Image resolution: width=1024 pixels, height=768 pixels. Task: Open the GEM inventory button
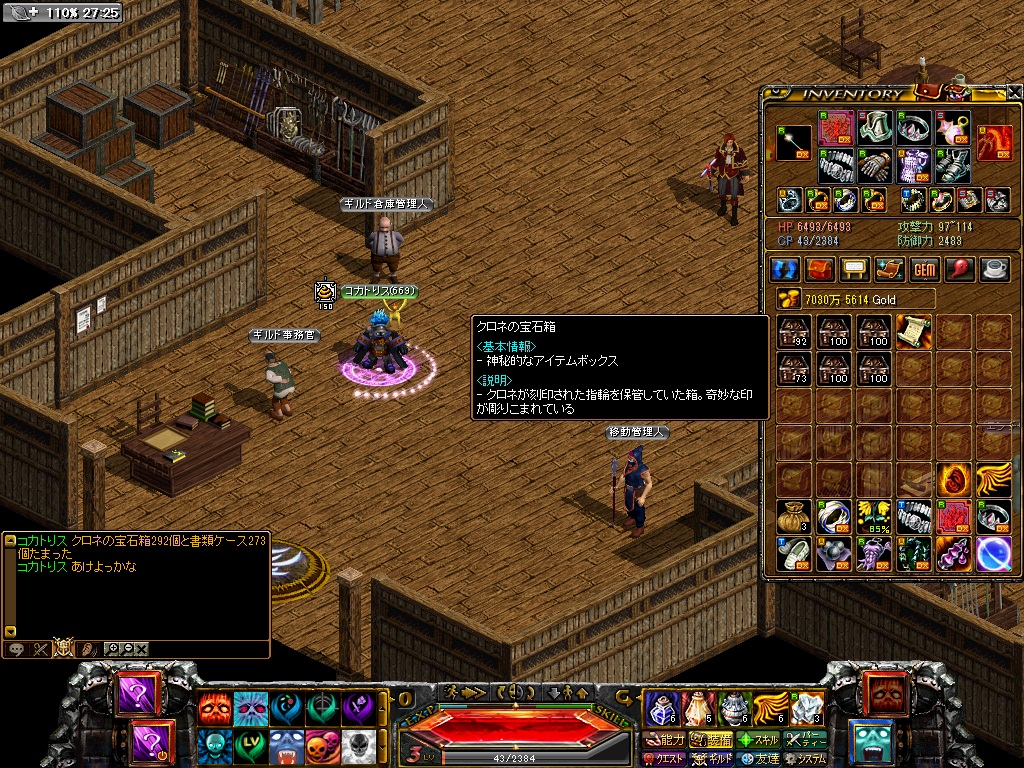pos(924,270)
